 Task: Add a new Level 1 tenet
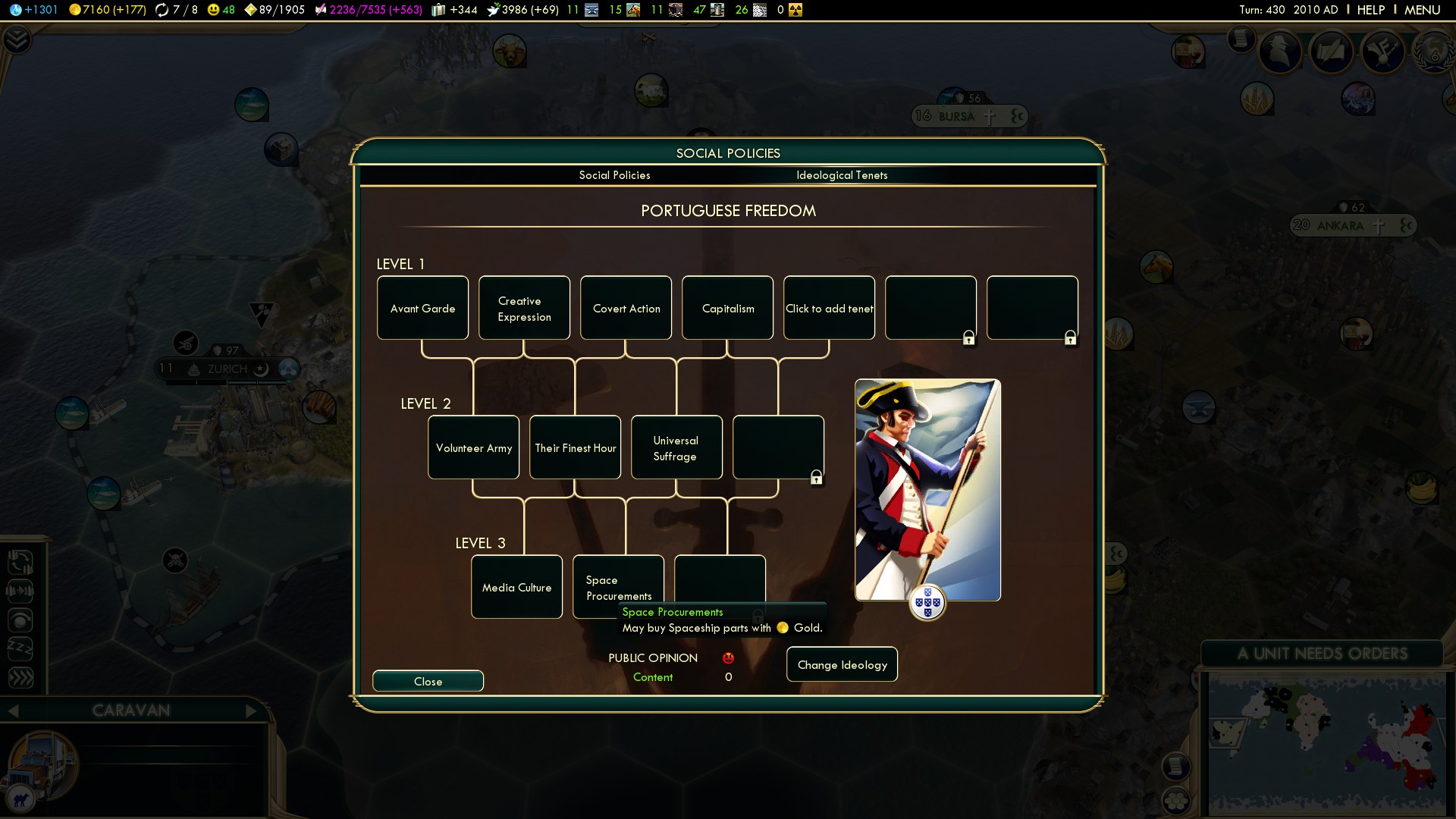tap(829, 308)
